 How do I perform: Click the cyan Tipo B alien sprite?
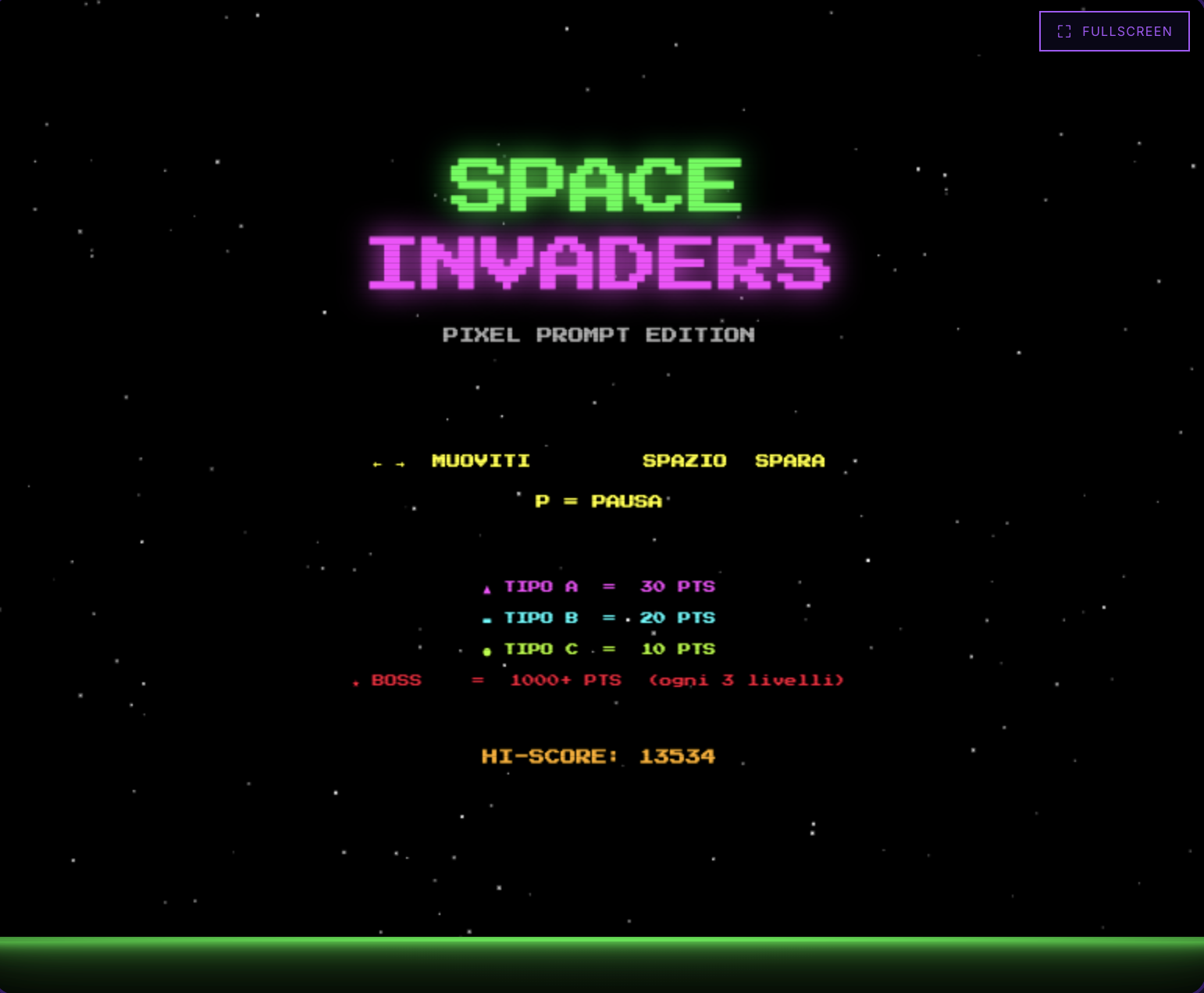[487, 619]
